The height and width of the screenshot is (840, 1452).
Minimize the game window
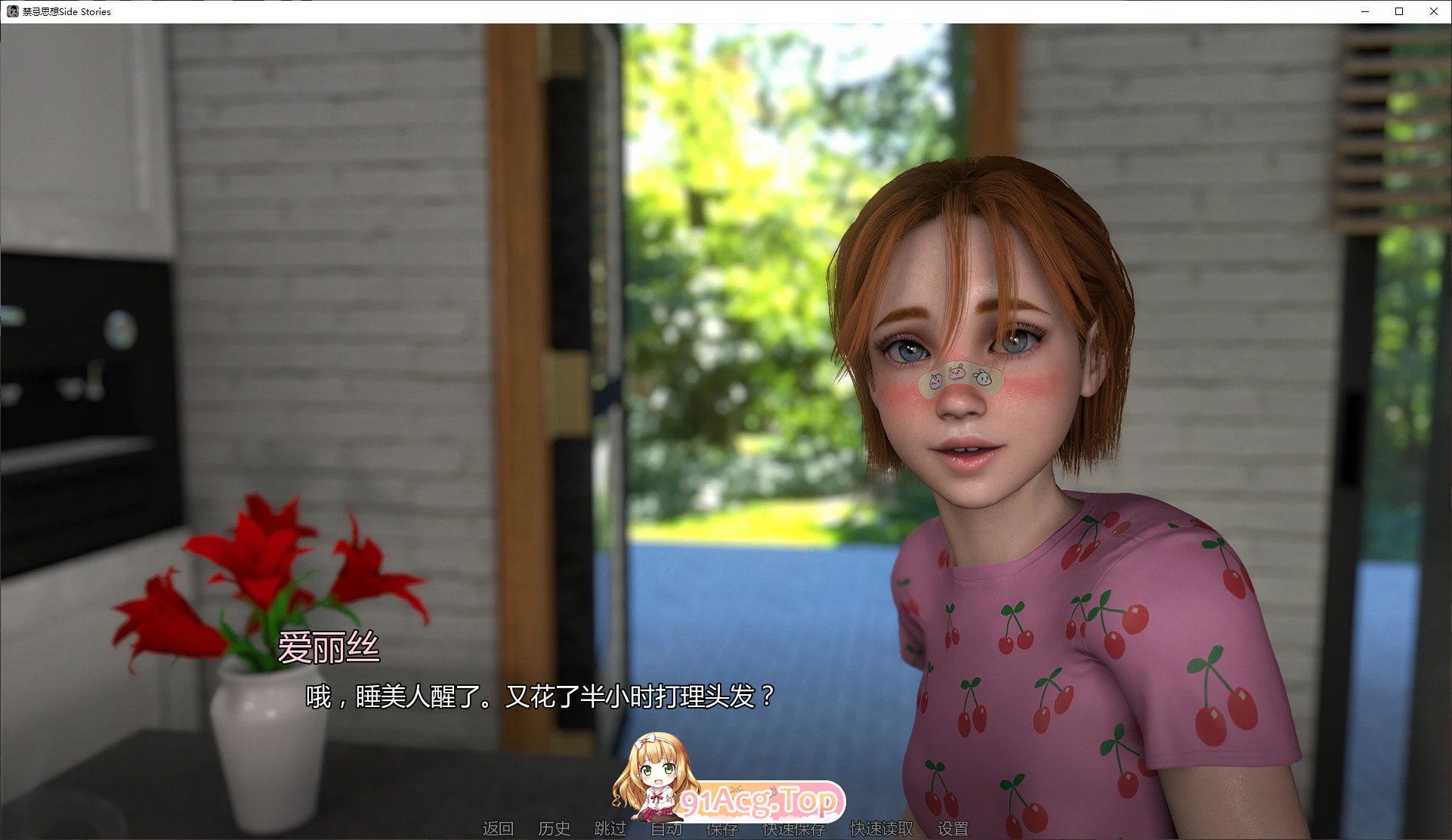(x=1364, y=11)
